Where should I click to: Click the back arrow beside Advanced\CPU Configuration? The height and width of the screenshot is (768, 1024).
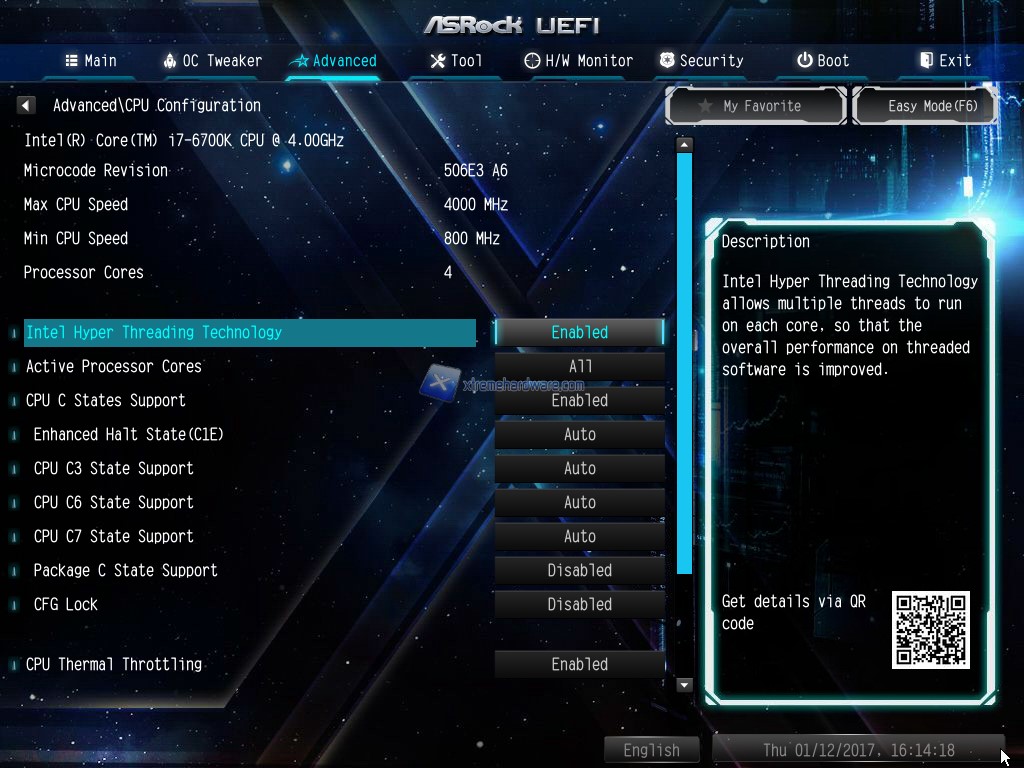27,105
